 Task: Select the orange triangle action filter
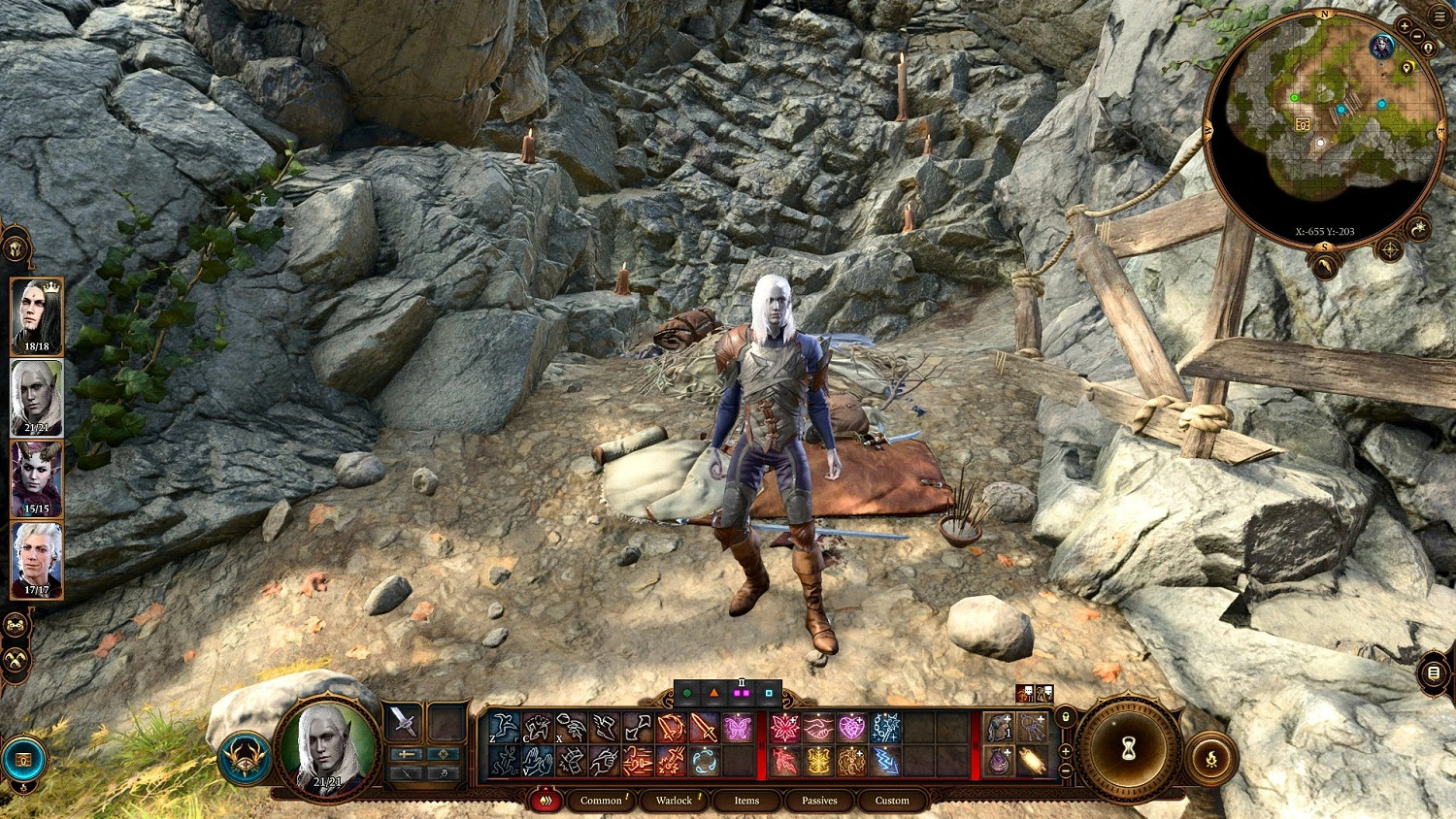pos(713,694)
